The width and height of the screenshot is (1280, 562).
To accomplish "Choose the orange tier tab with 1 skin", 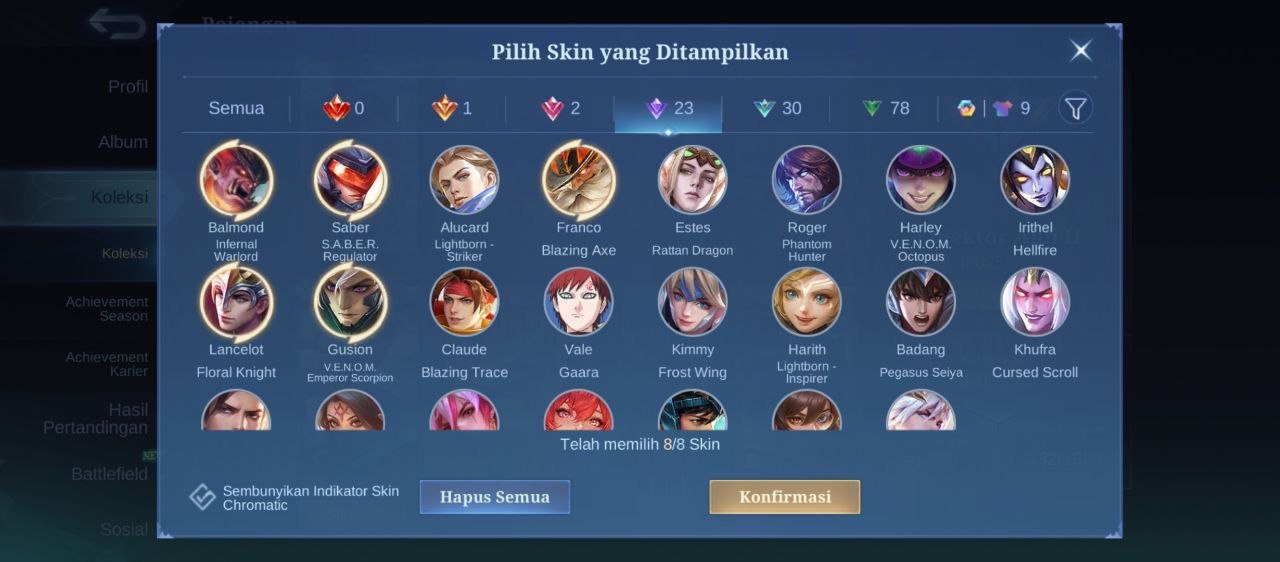I will tap(452, 108).
